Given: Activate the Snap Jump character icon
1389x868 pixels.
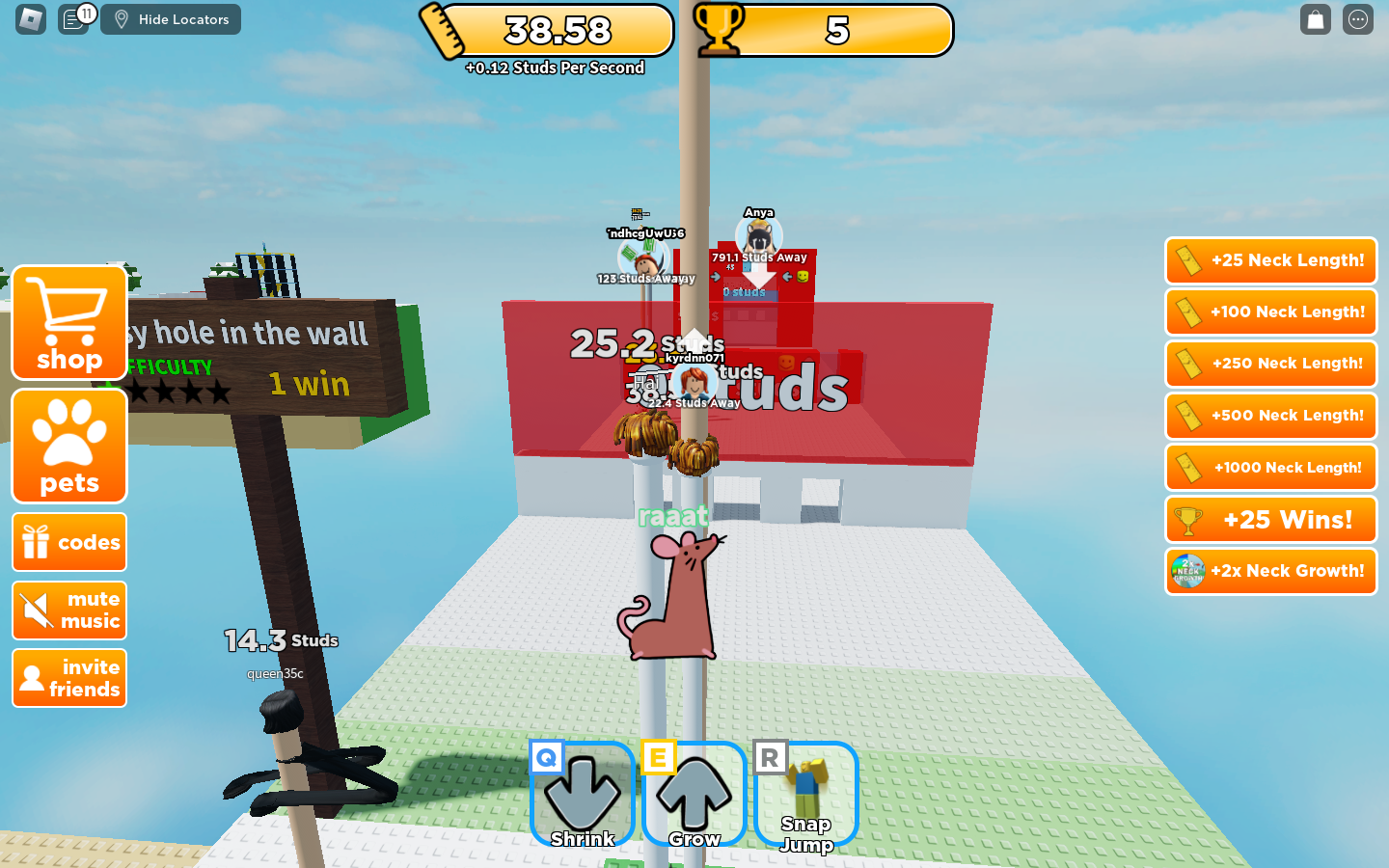Looking at the screenshot, I should pos(806,794).
